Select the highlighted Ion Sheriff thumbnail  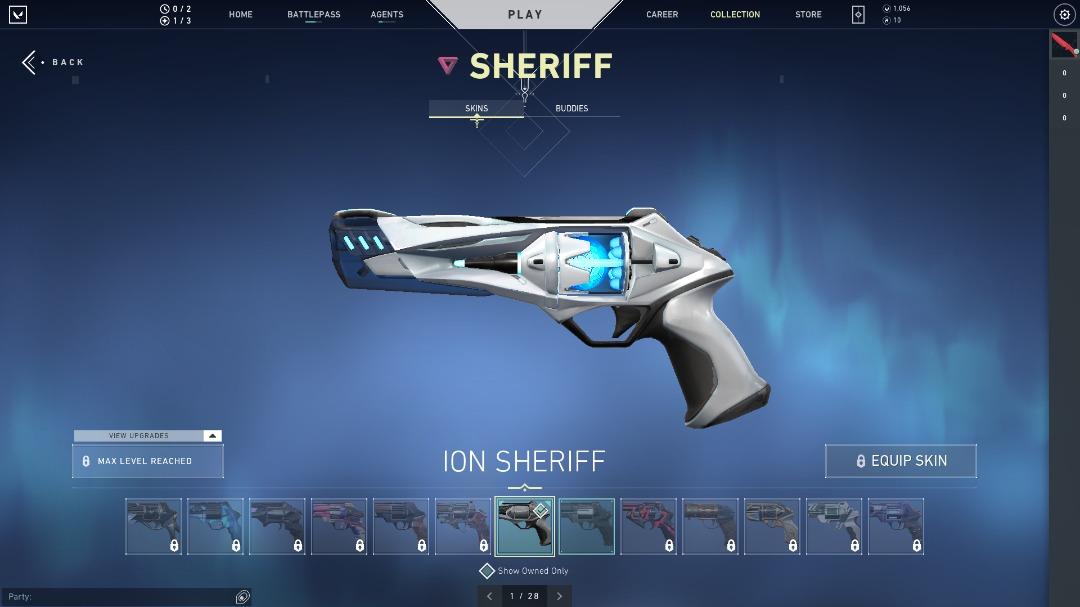(525, 526)
